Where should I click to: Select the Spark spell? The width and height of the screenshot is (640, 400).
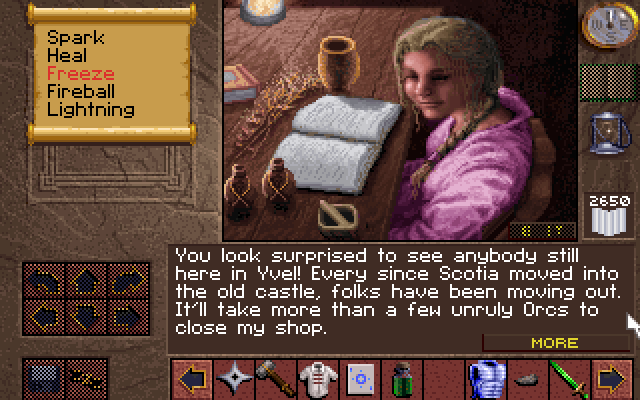pyautogui.click(x=76, y=38)
